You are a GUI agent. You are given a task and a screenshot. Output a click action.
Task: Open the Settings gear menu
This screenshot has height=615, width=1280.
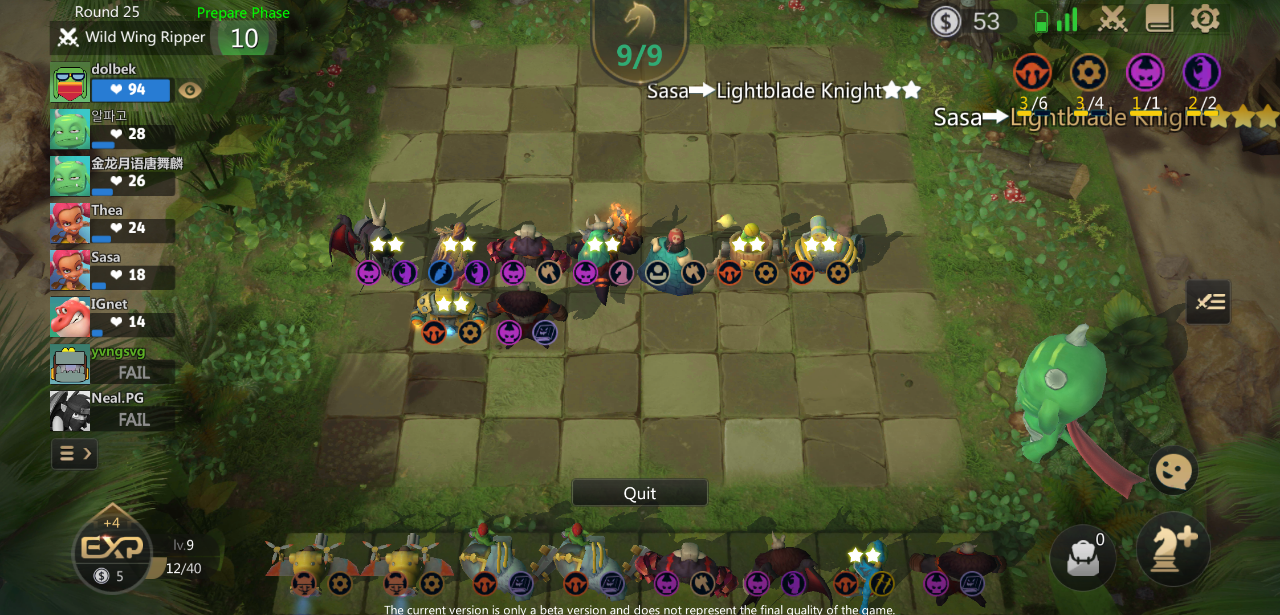tap(1205, 19)
